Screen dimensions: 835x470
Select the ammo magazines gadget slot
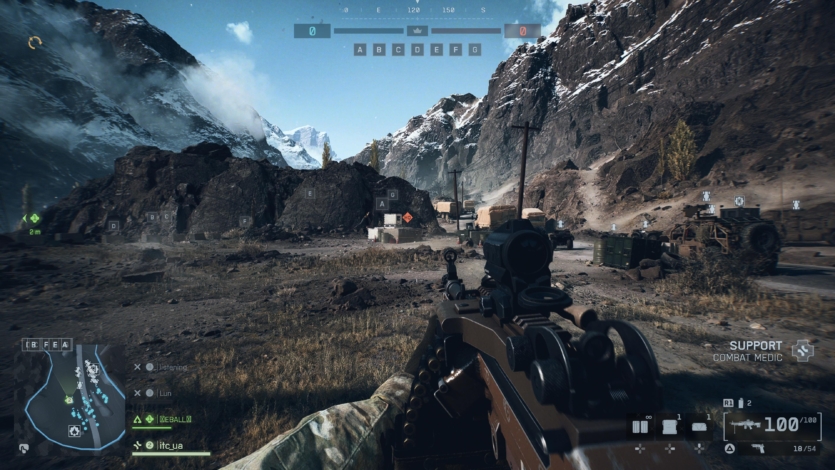tap(640, 427)
